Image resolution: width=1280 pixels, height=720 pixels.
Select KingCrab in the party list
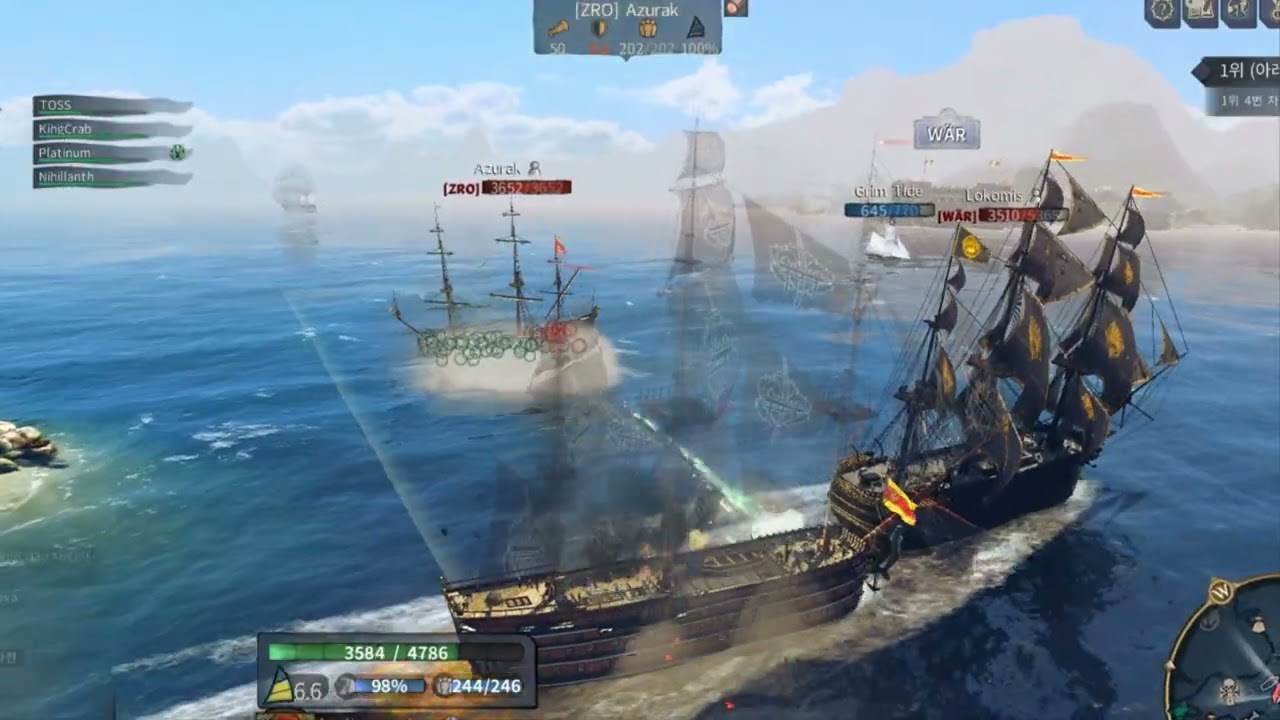click(110, 129)
